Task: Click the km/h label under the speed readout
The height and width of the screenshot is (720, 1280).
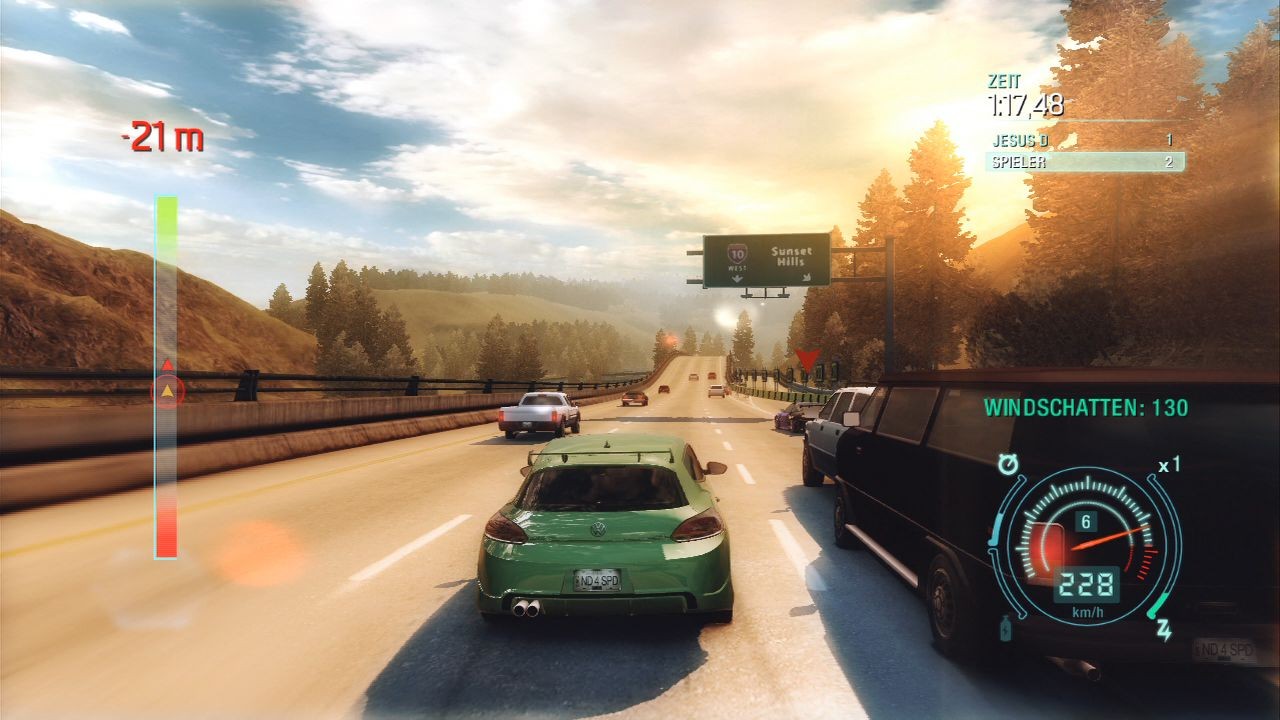Action: 1087,610
